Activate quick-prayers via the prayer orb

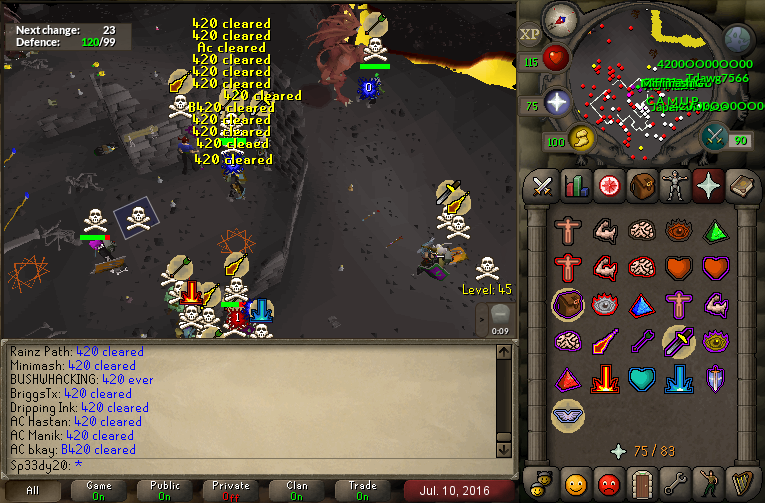tap(556, 103)
